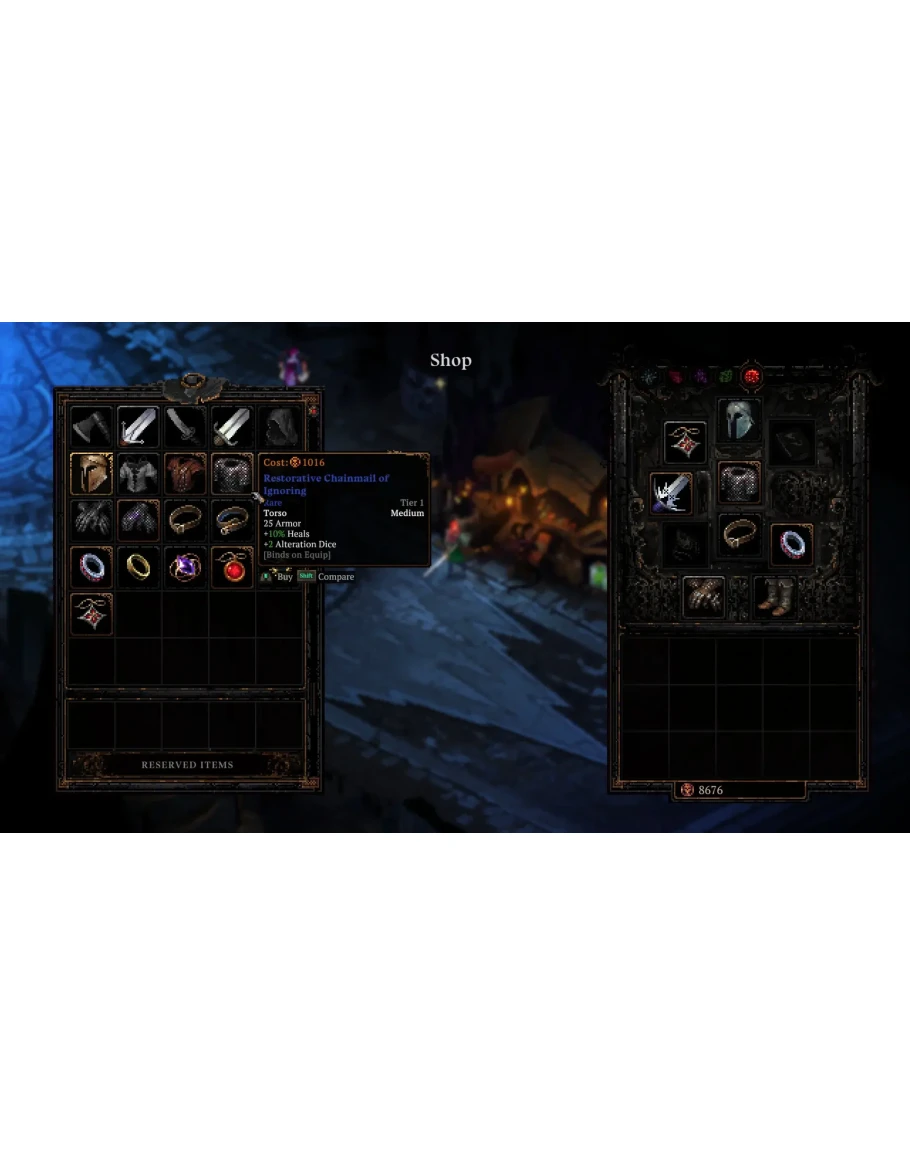The width and height of the screenshot is (910, 1155).
Task: Select the dark gauntlets in the shop
Action: 91,520
